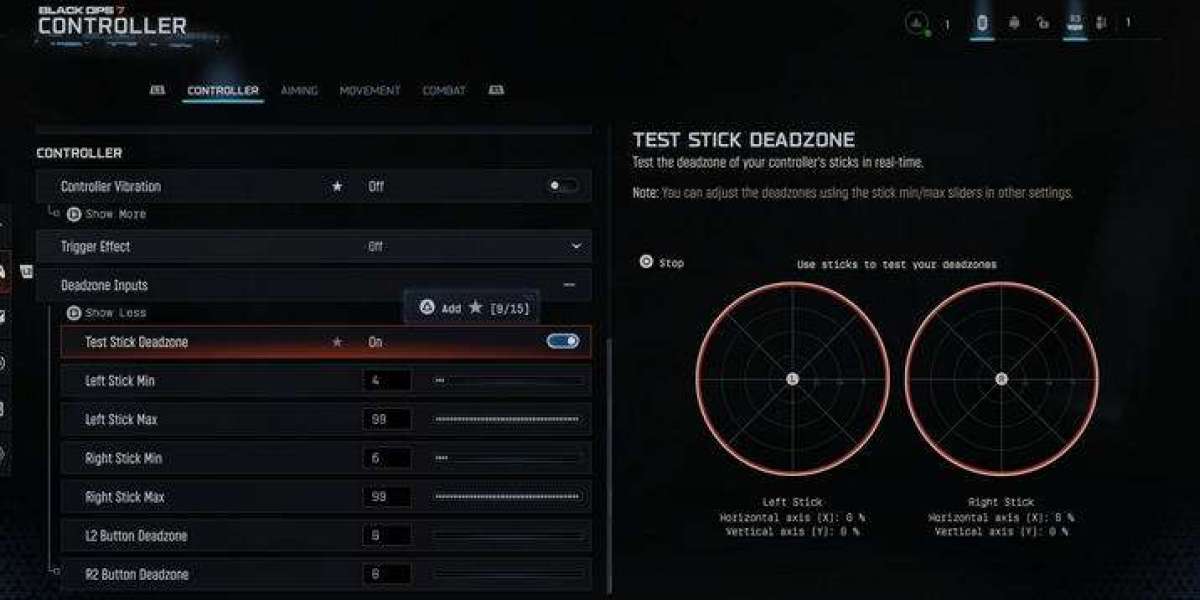The height and width of the screenshot is (600, 1200).
Task: Toggle Controller Vibration switch
Action: click(563, 186)
